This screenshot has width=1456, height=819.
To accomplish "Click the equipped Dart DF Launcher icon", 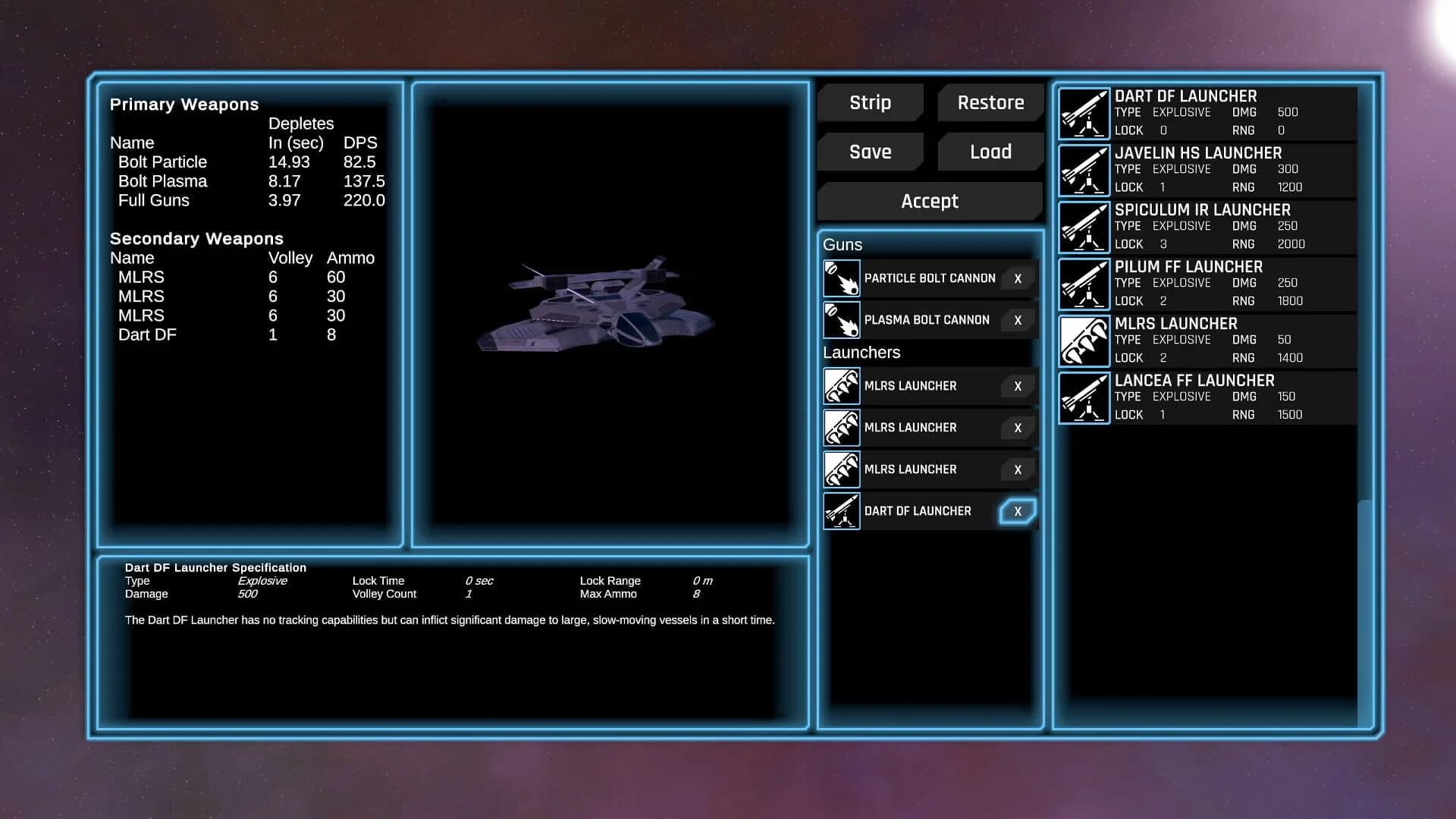I will [x=840, y=510].
